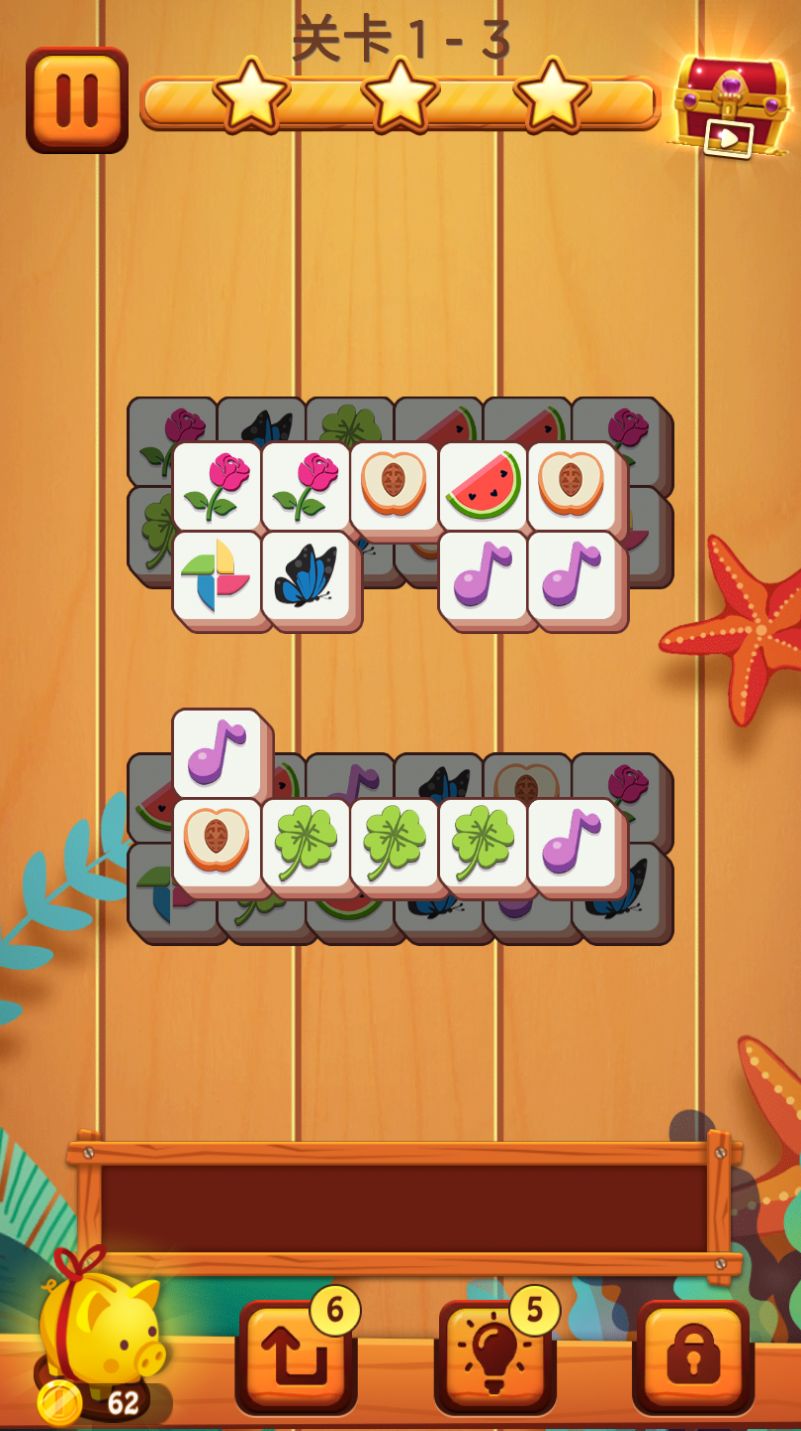
Task: Choose the uncovered blue butterfly tile
Action: (306, 575)
